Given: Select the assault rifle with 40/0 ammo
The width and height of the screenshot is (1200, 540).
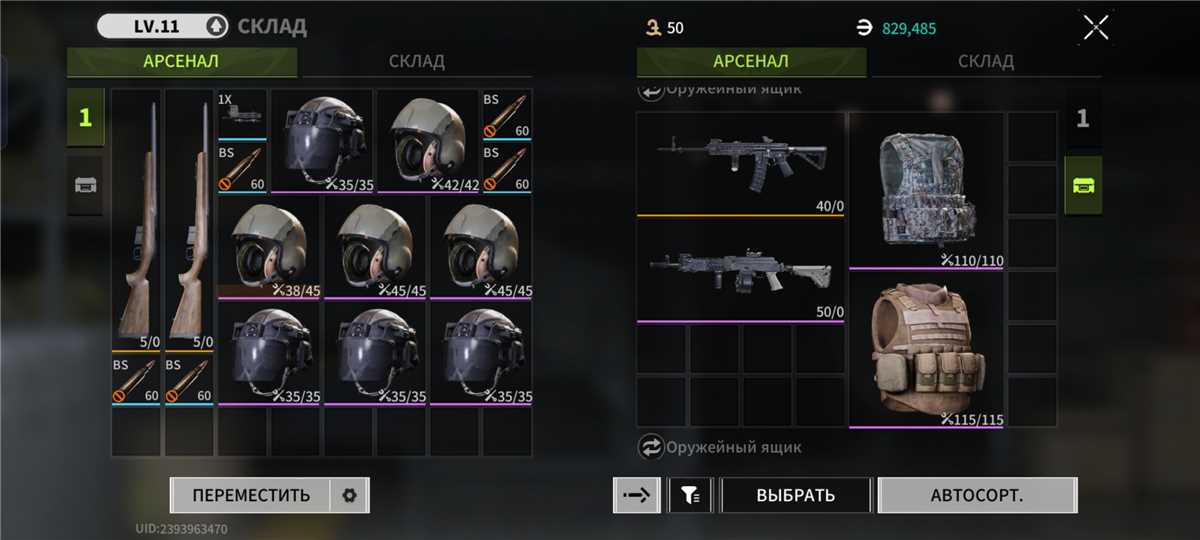Looking at the screenshot, I should 740,163.
